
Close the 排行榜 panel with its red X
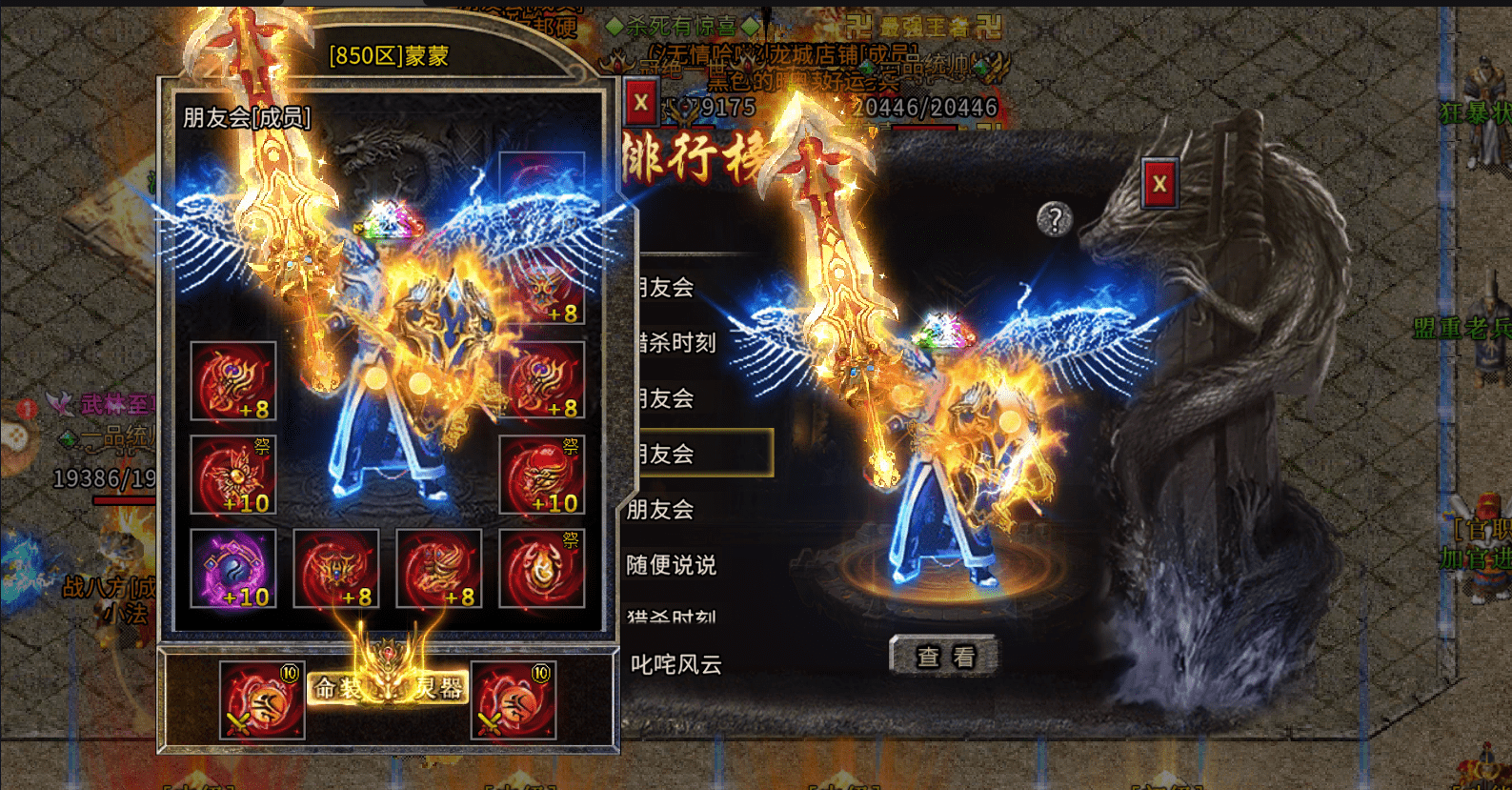click(x=639, y=101)
